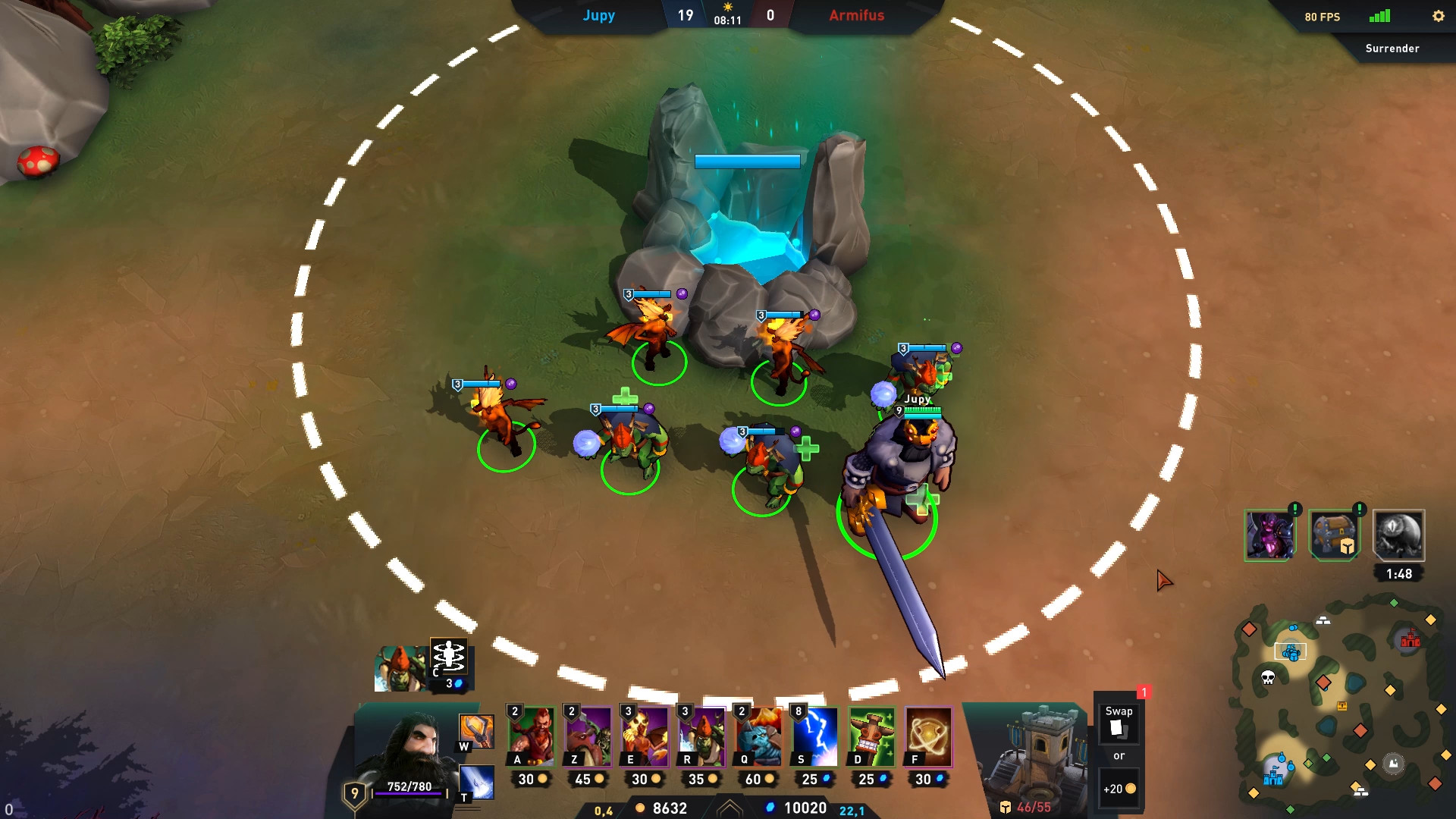
Task: Choose the +20 gold option instead of swapping
Action: [1118, 788]
